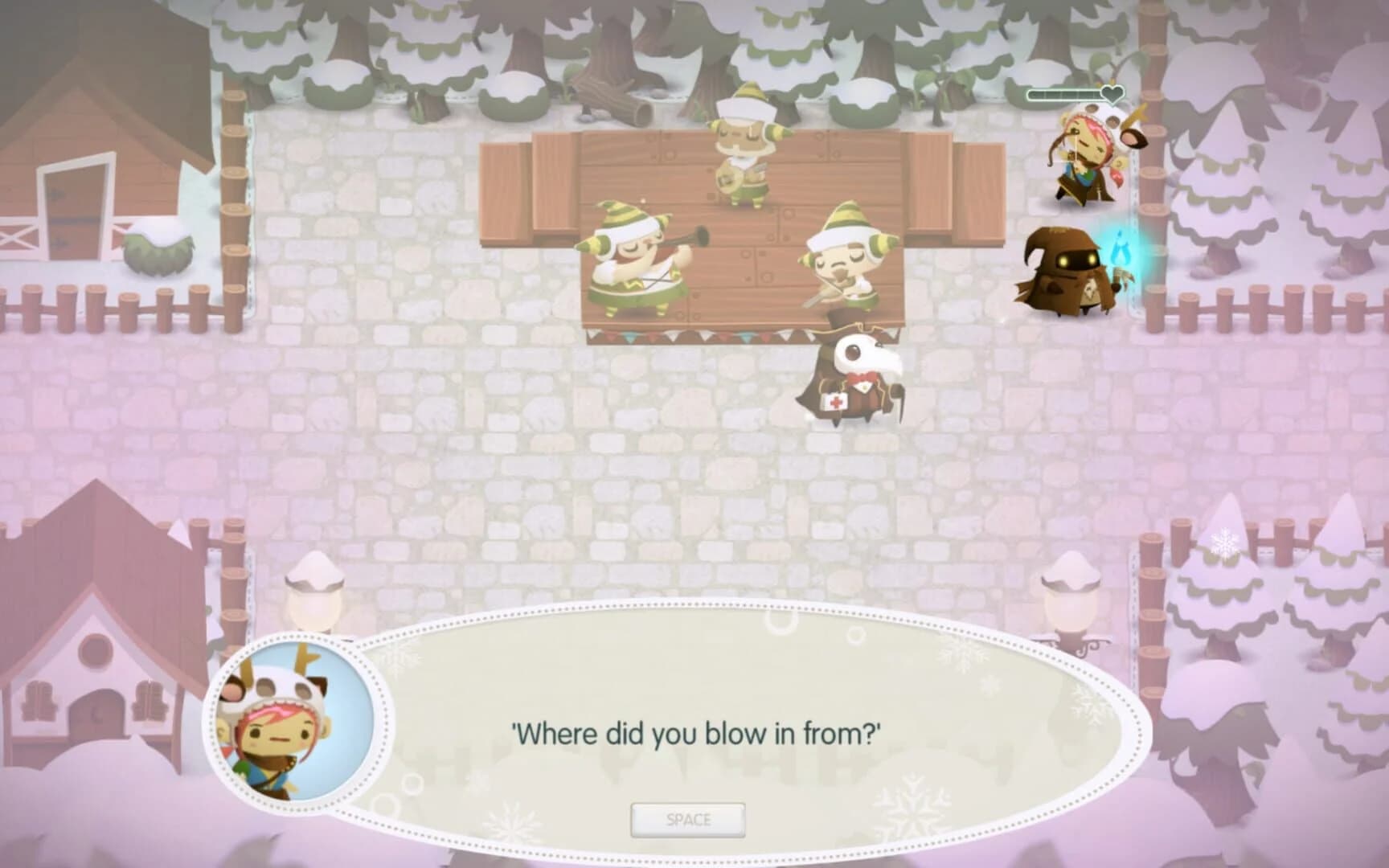
Task: Click the hooded figure holding the blue flame
Action: click(1069, 273)
